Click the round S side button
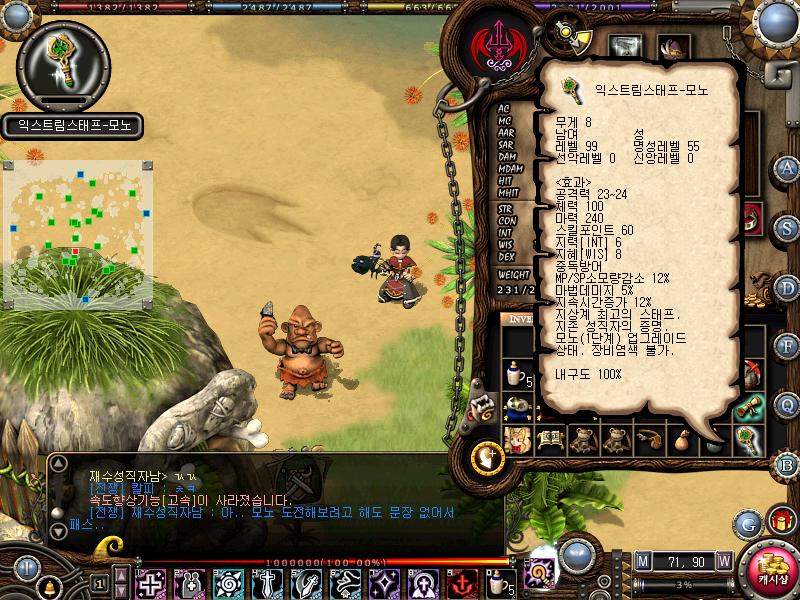The height and width of the screenshot is (600, 800). coord(788,228)
